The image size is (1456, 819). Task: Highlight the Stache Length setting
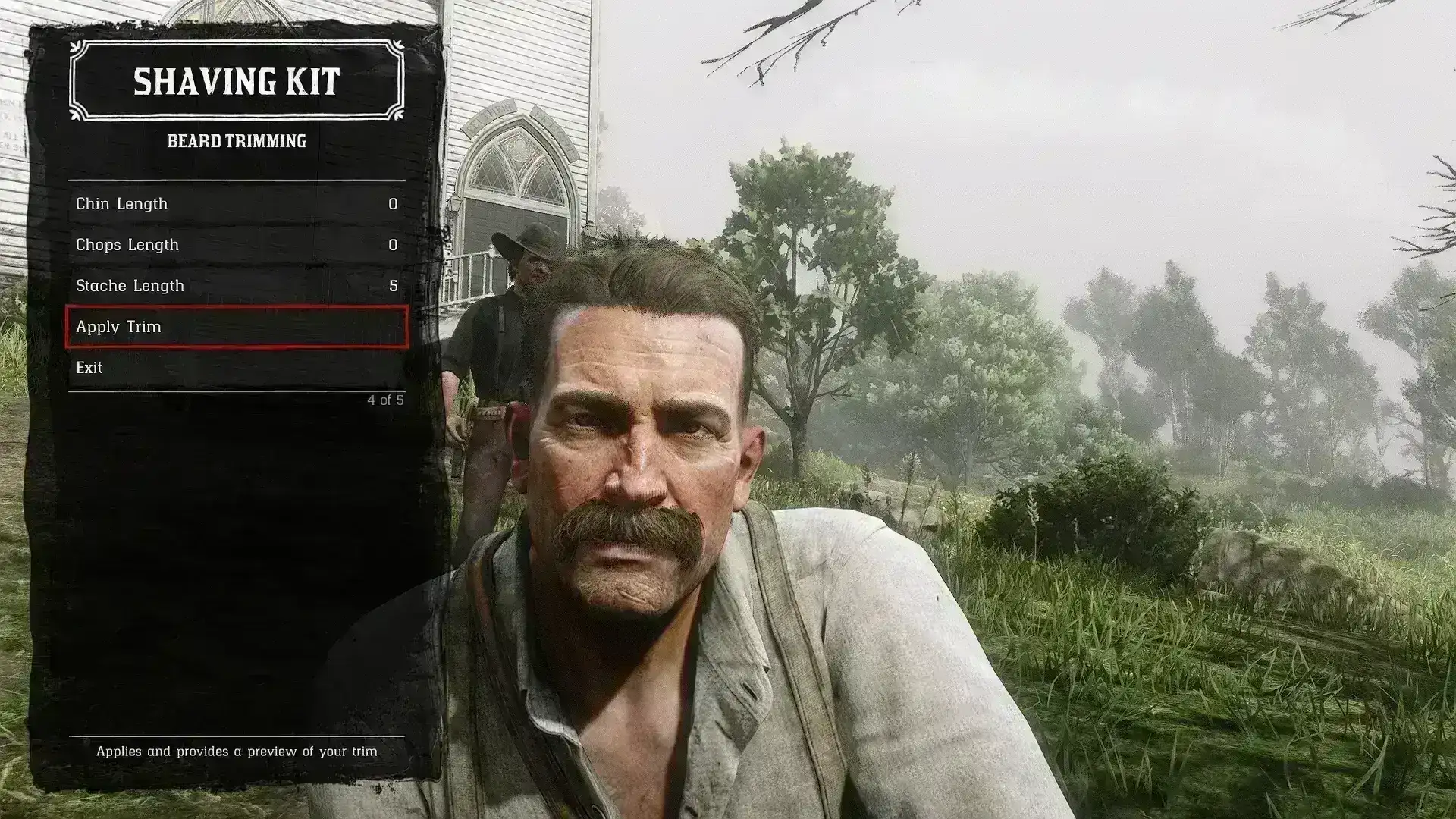pos(236,286)
